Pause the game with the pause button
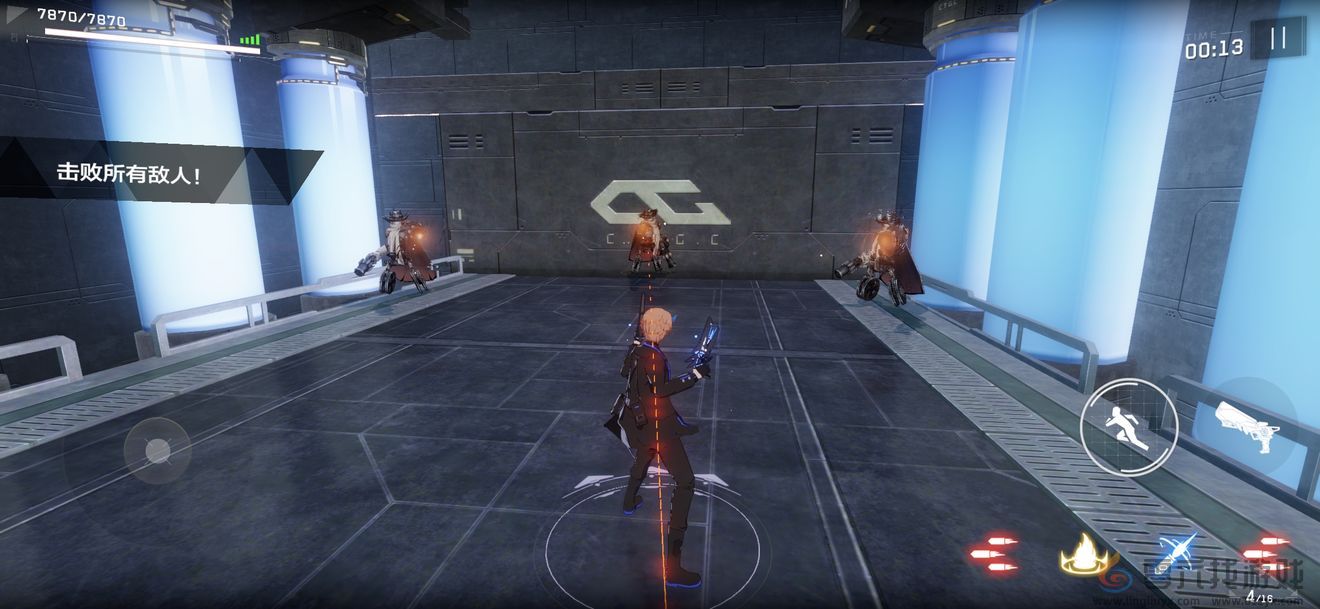Viewport: 1320px width, 609px height. coord(1277,39)
